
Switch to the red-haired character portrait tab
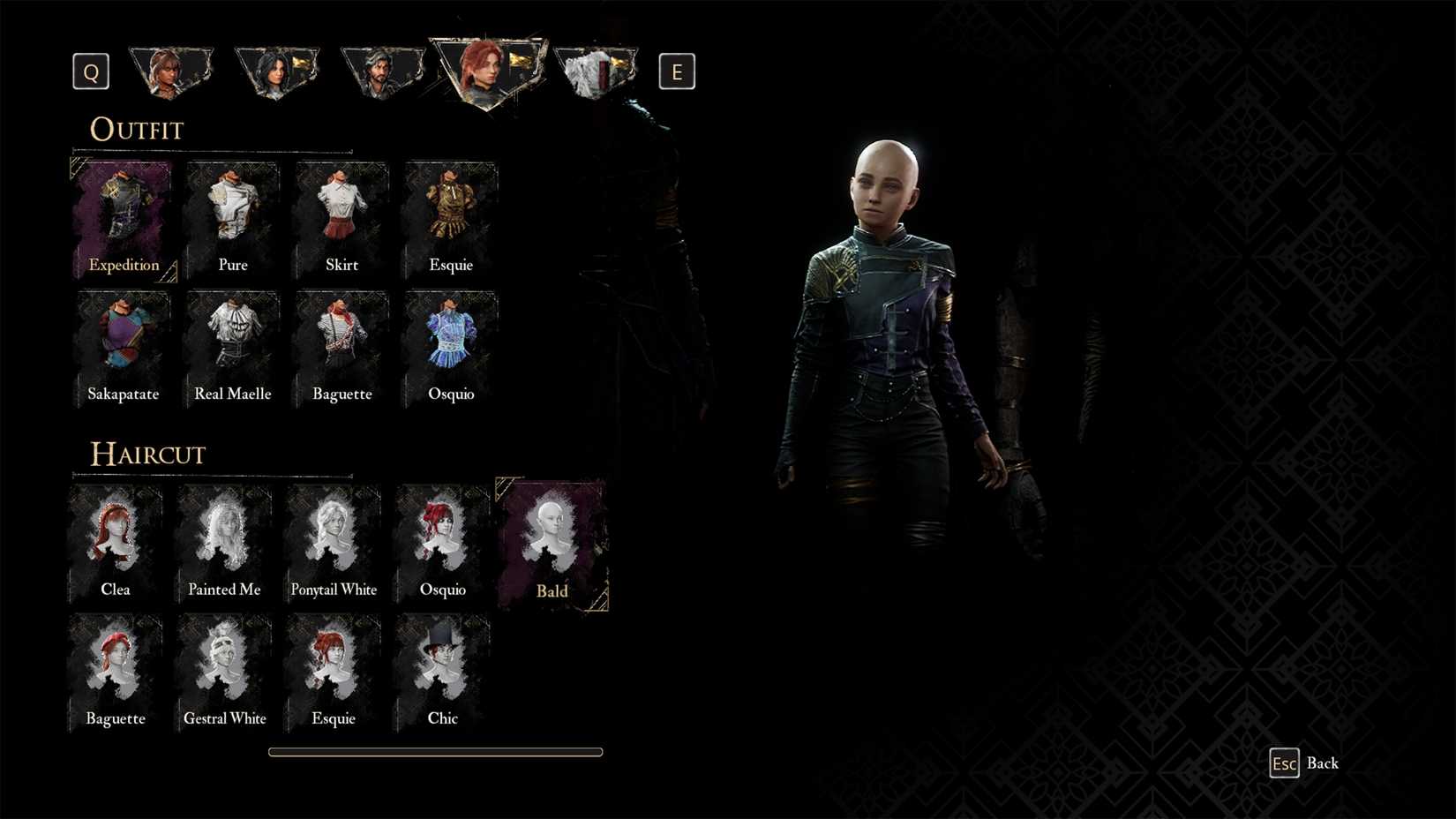tap(484, 72)
